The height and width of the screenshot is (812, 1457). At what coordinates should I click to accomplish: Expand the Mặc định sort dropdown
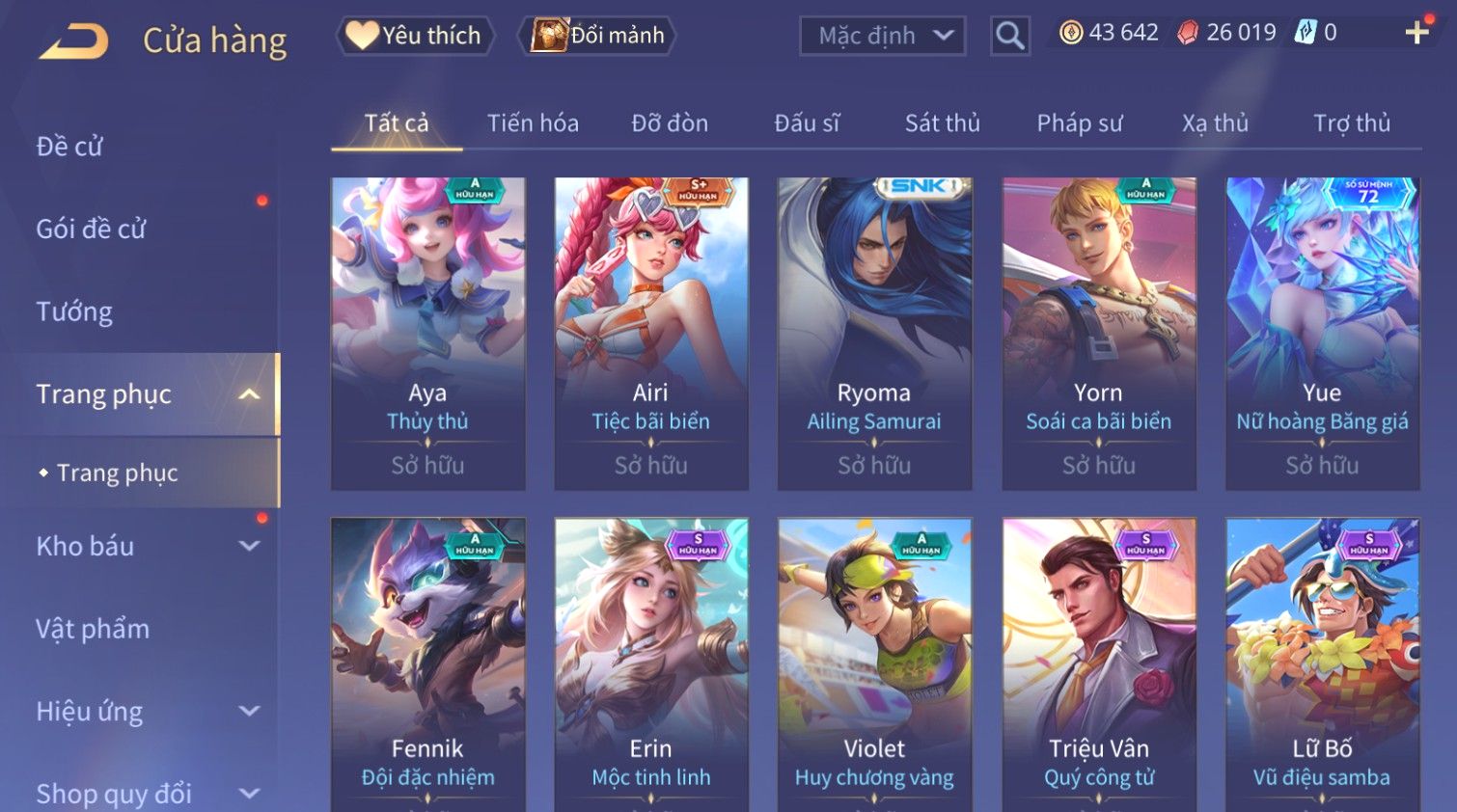coord(882,37)
